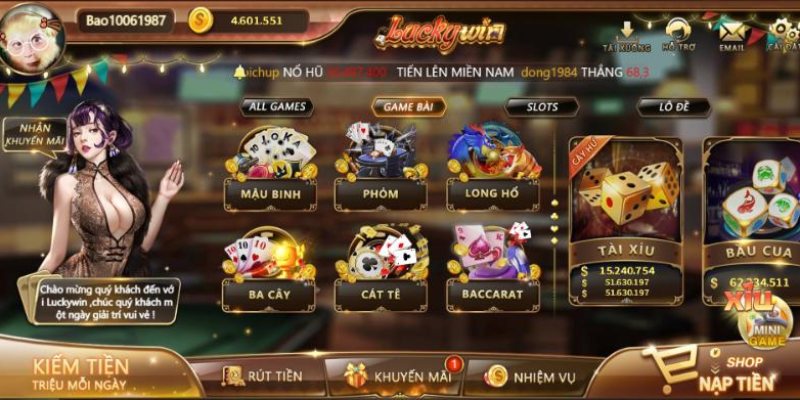Open Hỗ Trợ support headset icon
Viewport: 800px width, 400px height.
[681, 35]
